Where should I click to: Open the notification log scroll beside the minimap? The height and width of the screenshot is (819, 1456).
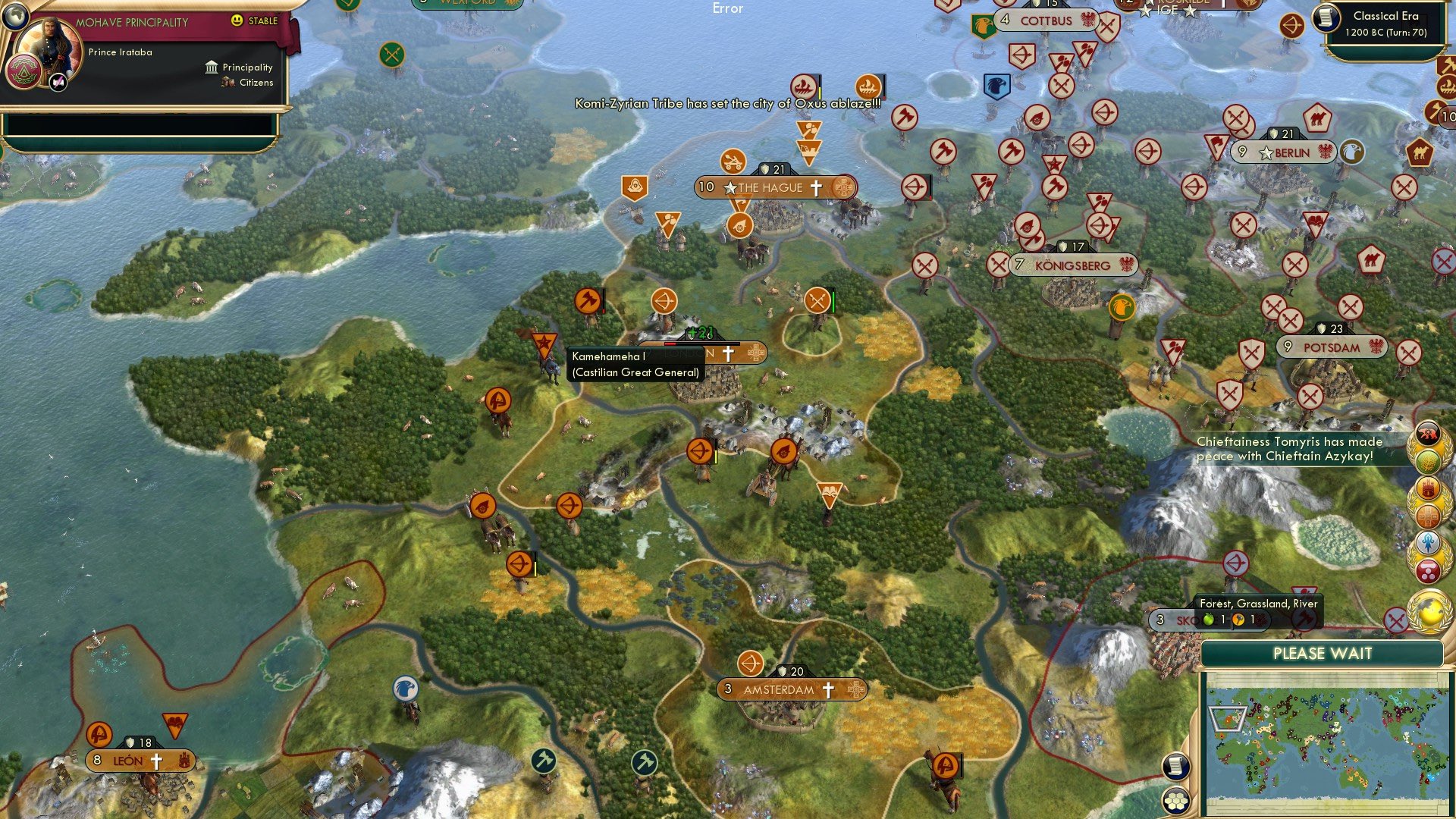pos(1175,764)
